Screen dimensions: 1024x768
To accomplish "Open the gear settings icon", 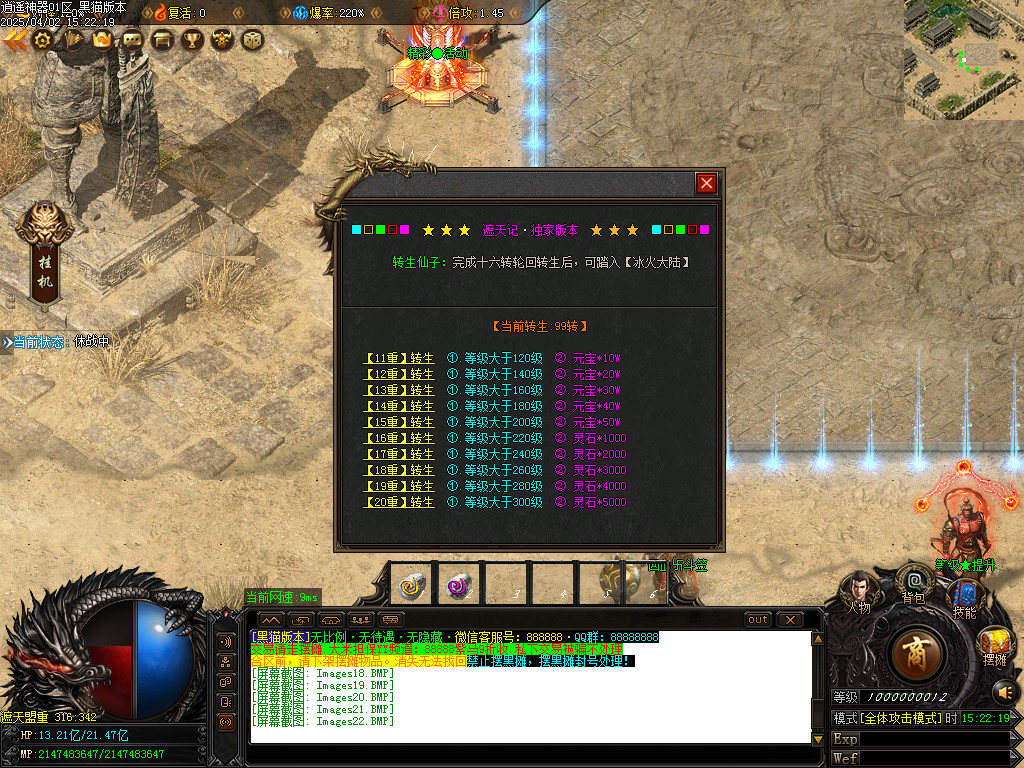I will pos(42,40).
